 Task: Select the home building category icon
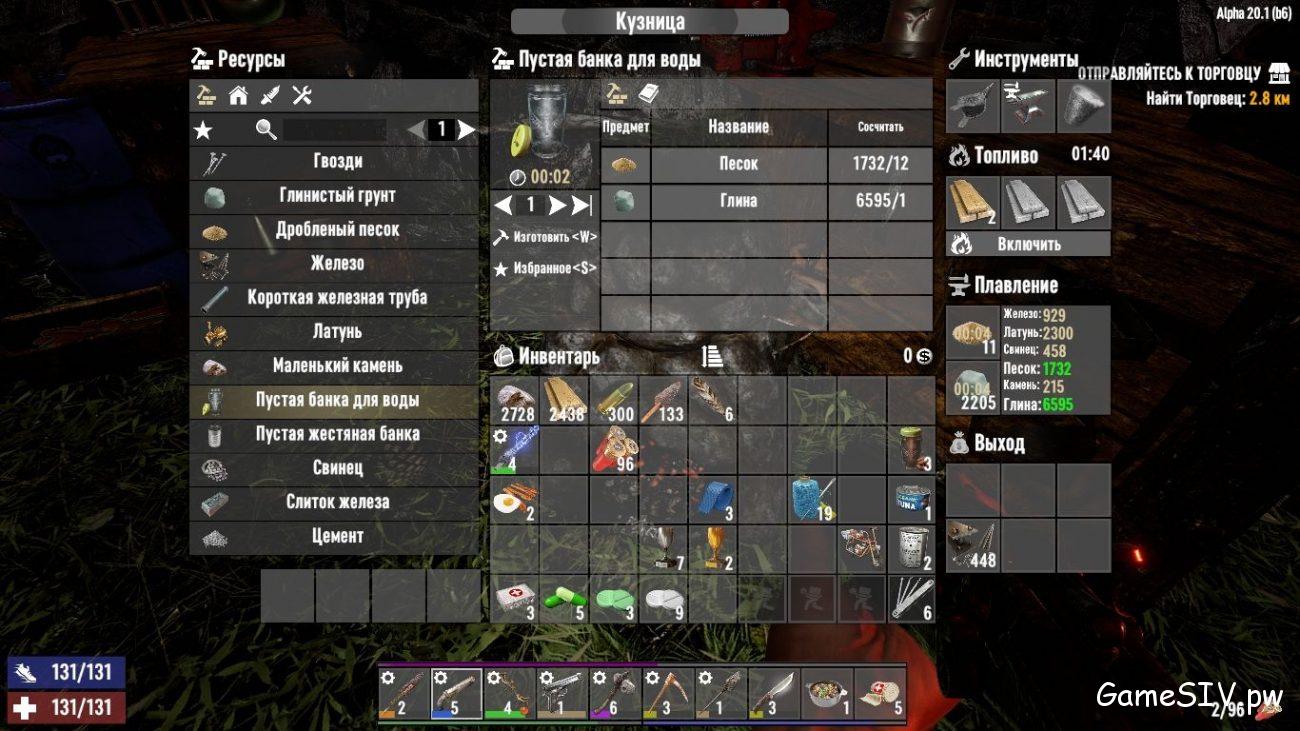point(238,95)
